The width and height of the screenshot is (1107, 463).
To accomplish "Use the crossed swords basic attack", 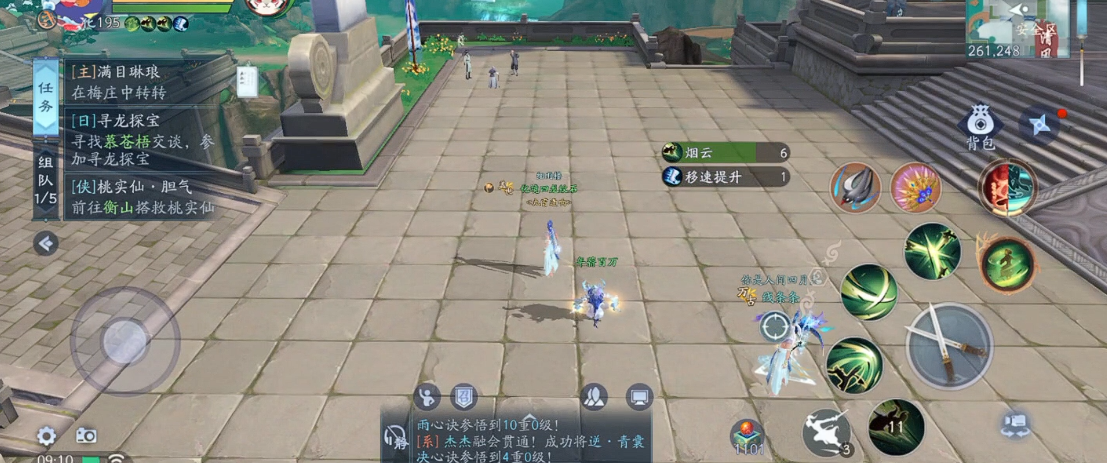I will tap(949, 345).
